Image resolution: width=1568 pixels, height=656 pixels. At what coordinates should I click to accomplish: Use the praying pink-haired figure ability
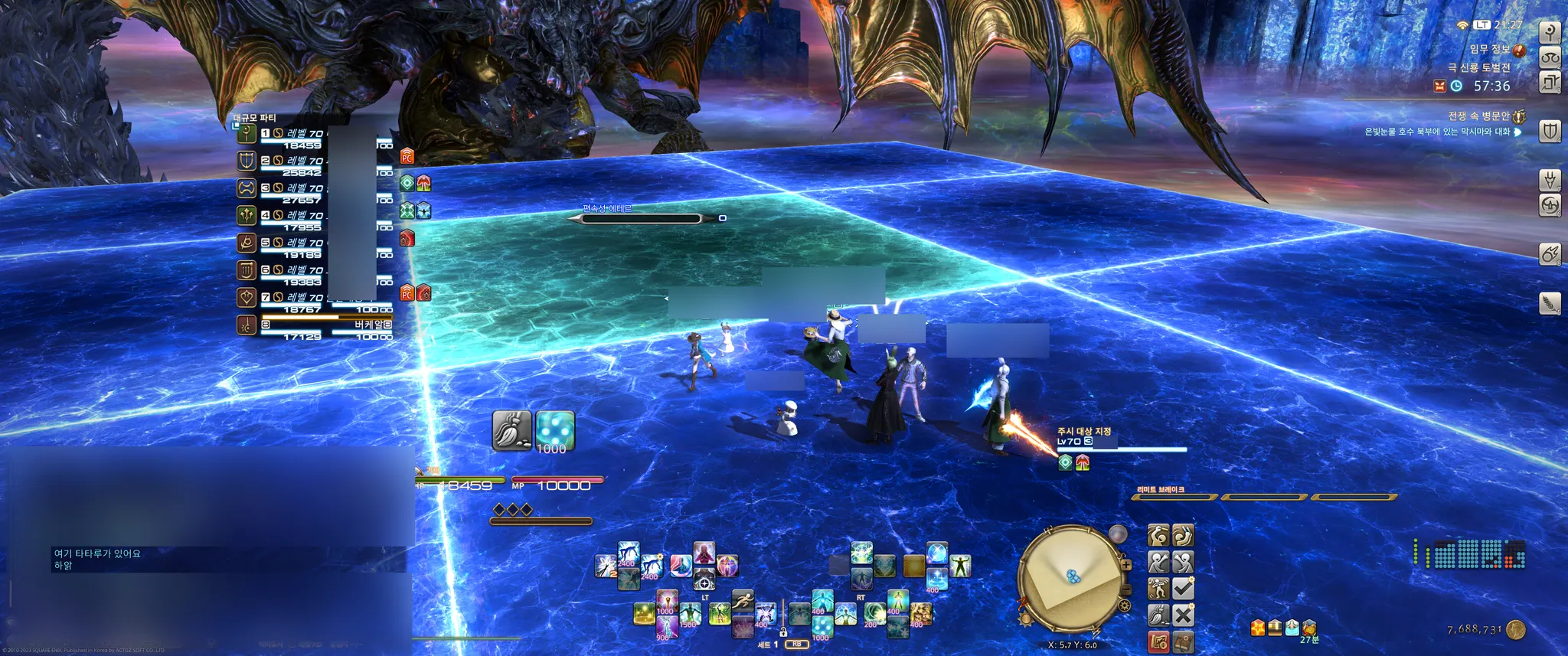704,553
